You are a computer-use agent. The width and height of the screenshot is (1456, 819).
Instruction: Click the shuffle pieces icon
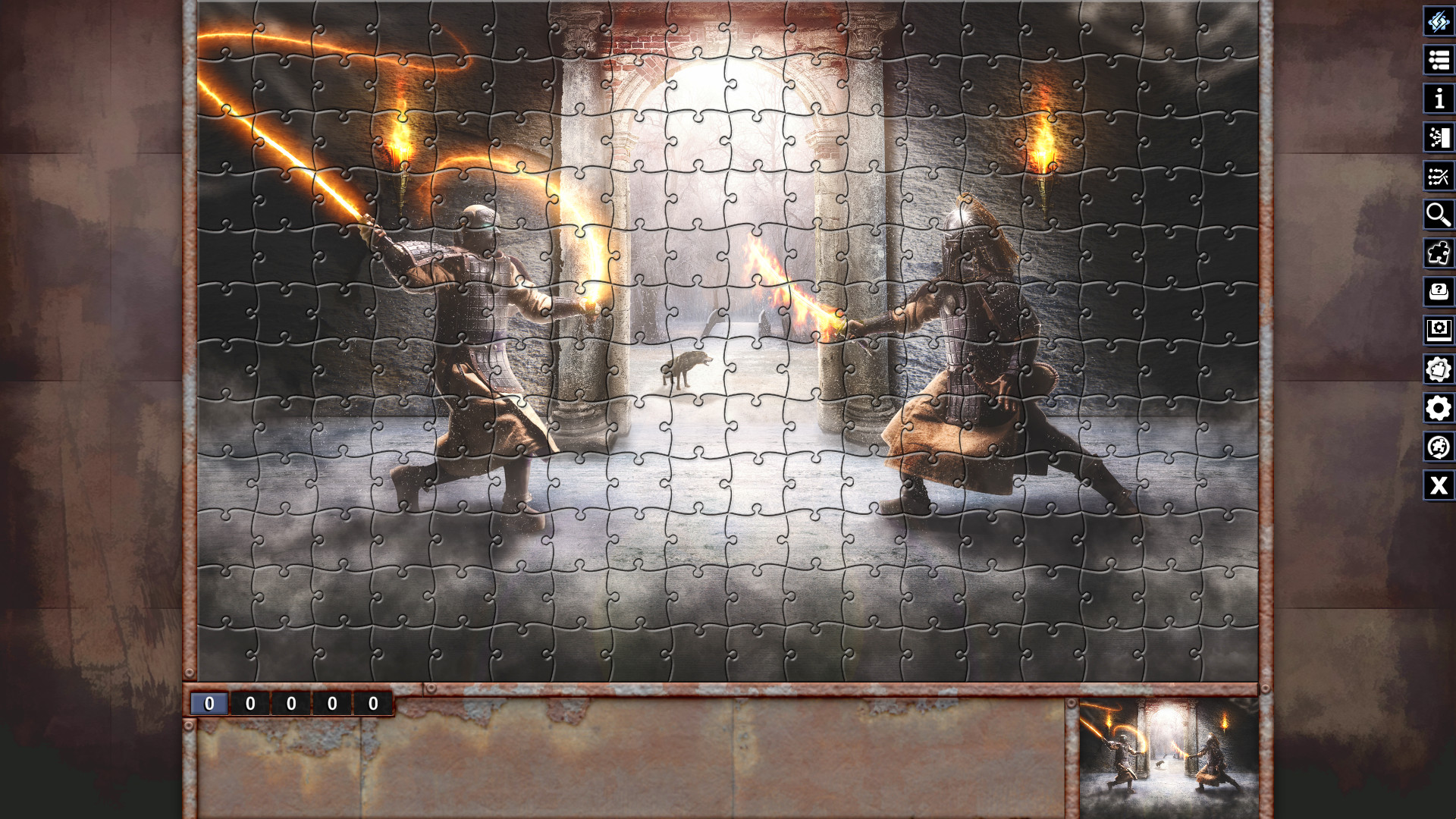[1439, 177]
